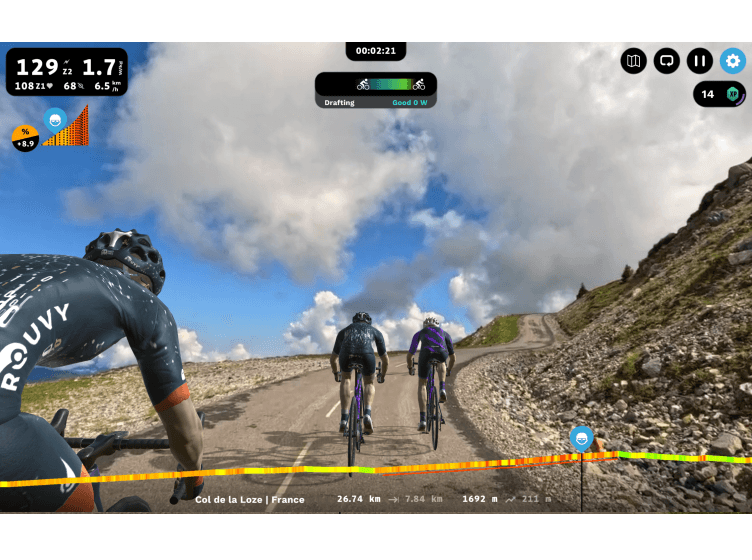The width and height of the screenshot is (752, 560).
Task: Open the XP level badge
Action: click(720, 94)
